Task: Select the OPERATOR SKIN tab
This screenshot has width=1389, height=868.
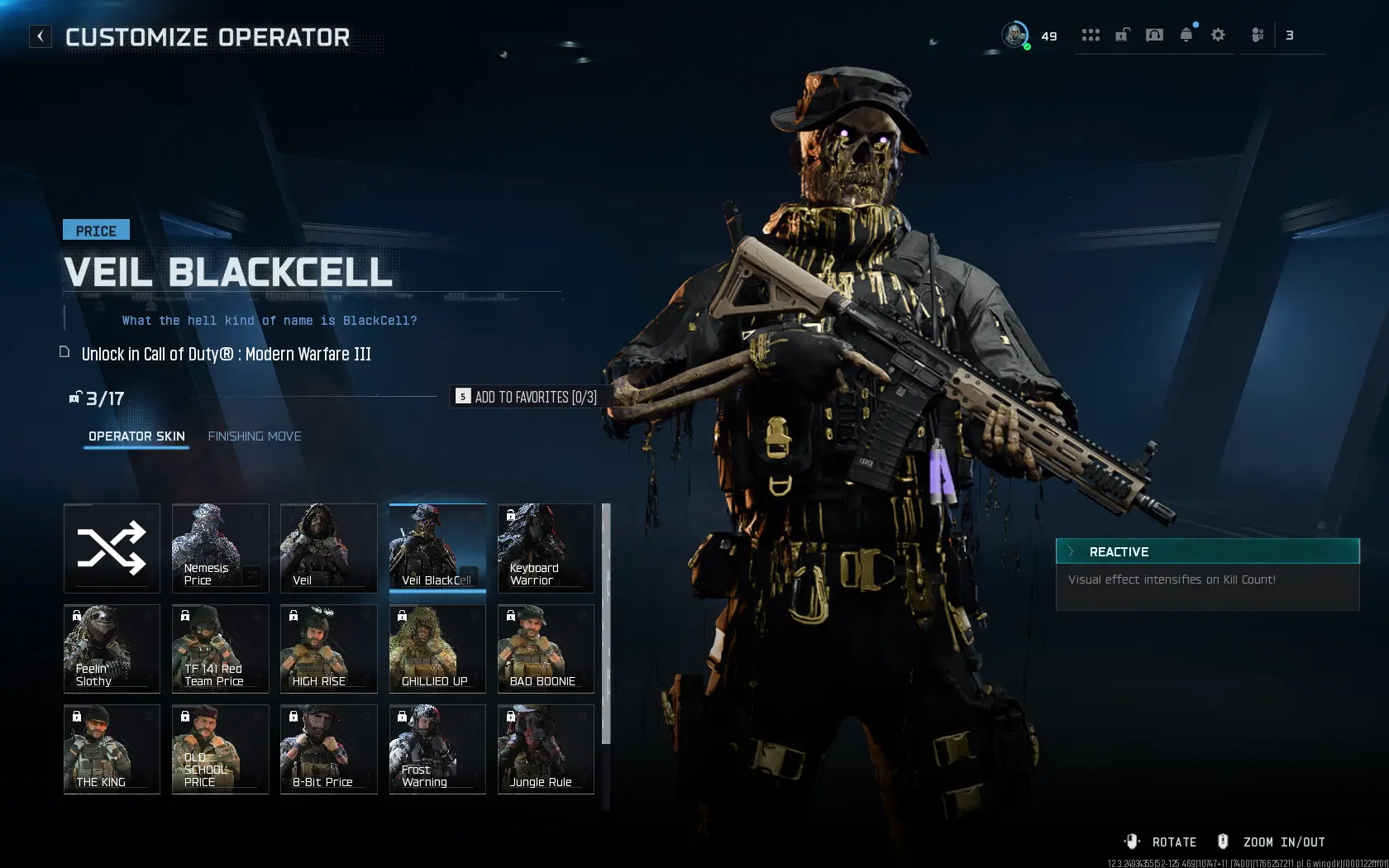Action: [136, 436]
